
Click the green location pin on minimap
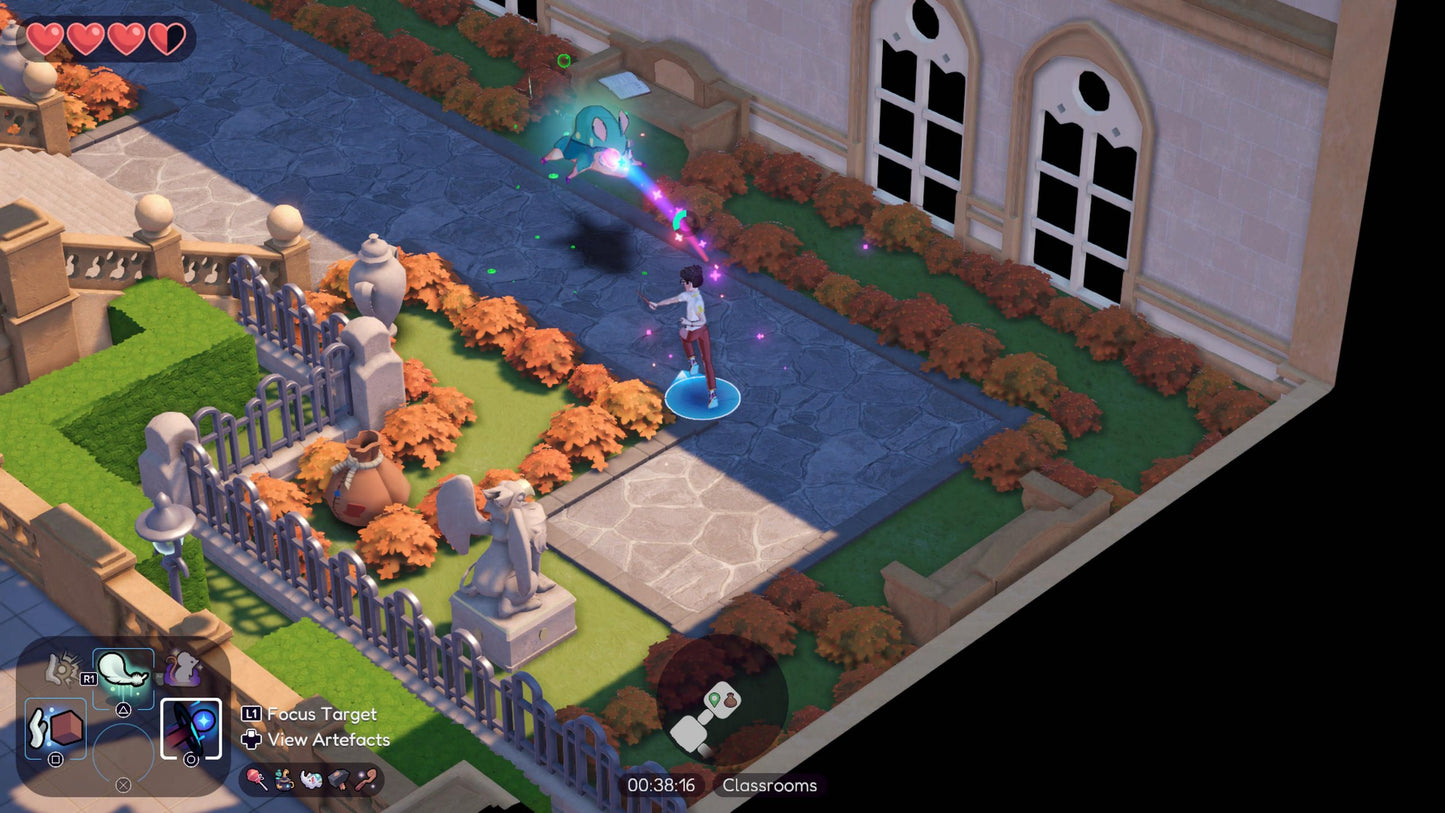715,700
